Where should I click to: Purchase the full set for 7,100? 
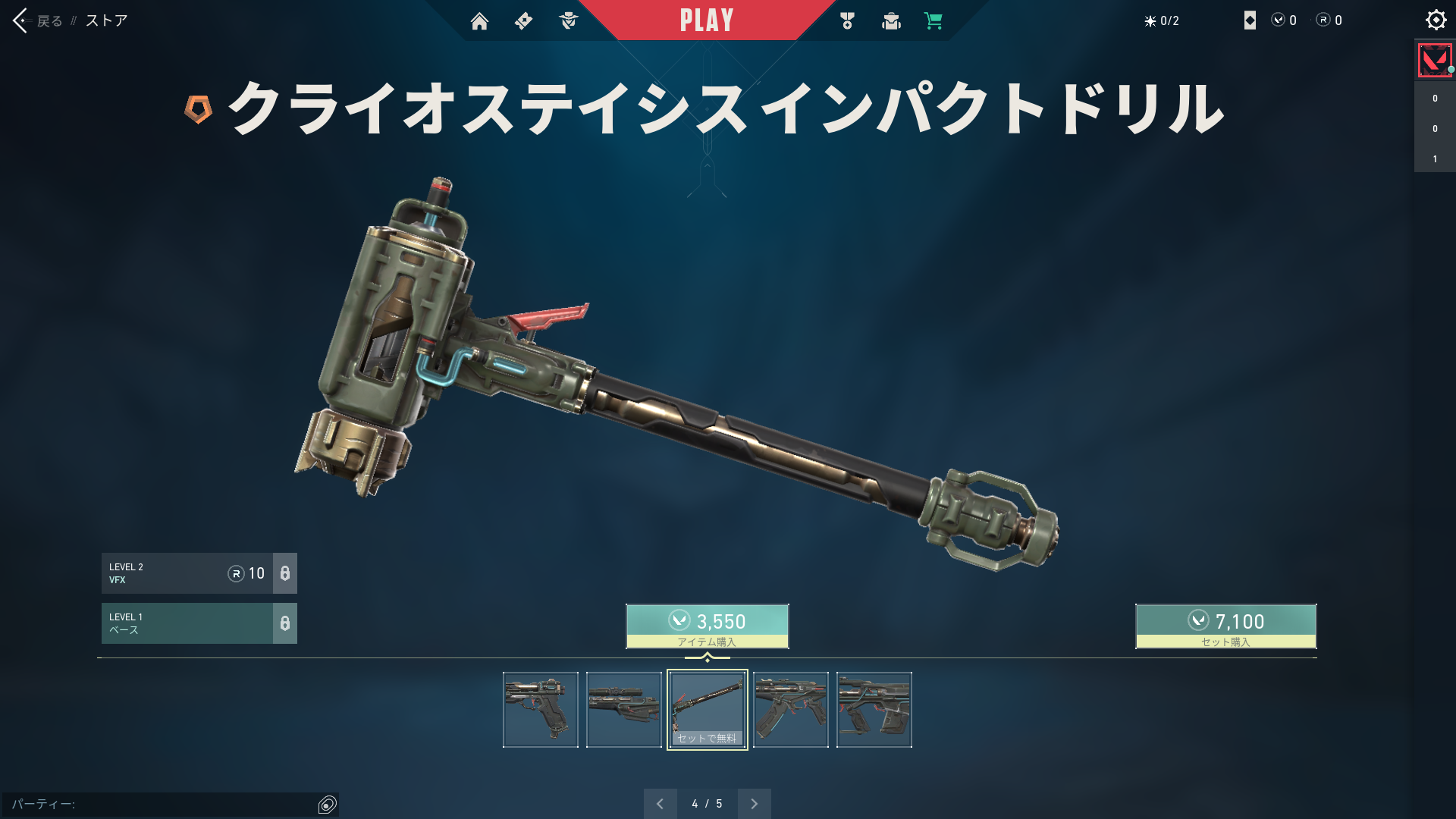click(1225, 626)
